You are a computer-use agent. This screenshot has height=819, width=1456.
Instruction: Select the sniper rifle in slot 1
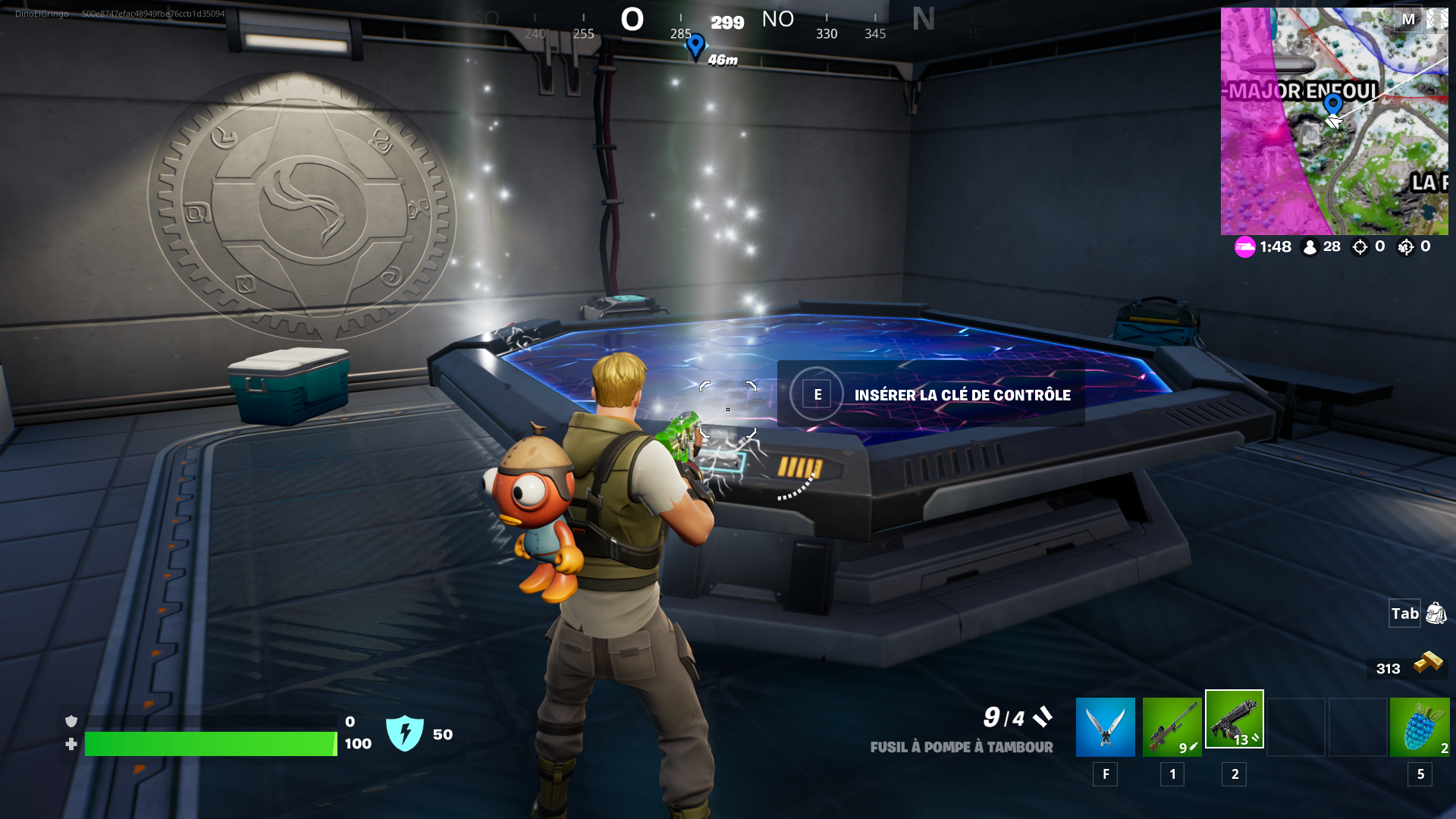tap(1172, 726)
